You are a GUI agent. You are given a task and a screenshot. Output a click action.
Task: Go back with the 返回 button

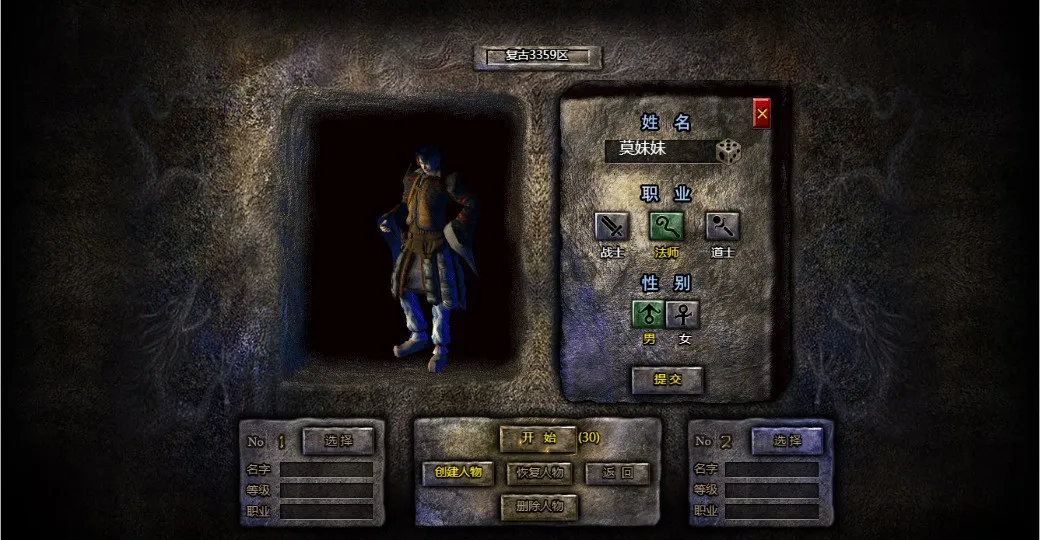618,472
